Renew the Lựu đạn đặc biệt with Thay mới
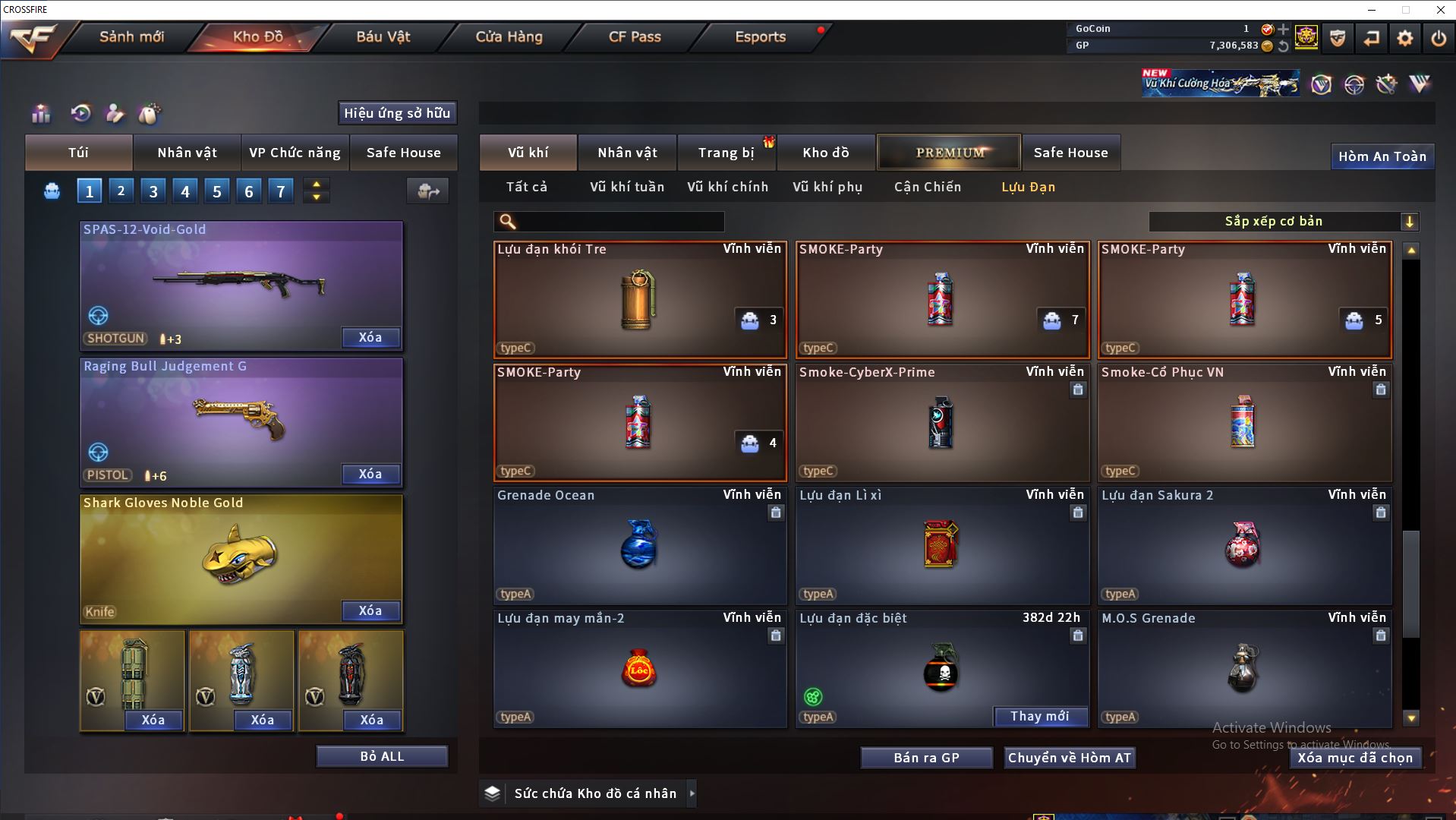 1039,717
